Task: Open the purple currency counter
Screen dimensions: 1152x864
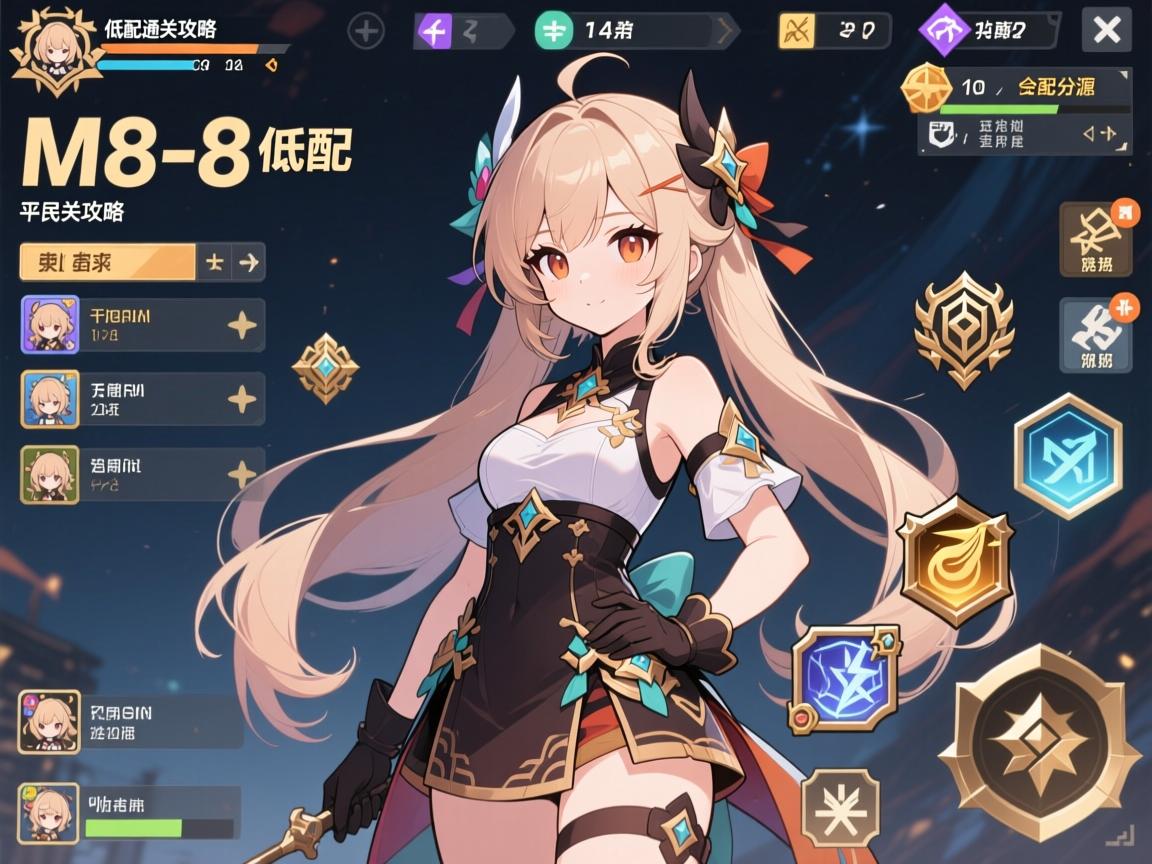Action: click(462, 31)
